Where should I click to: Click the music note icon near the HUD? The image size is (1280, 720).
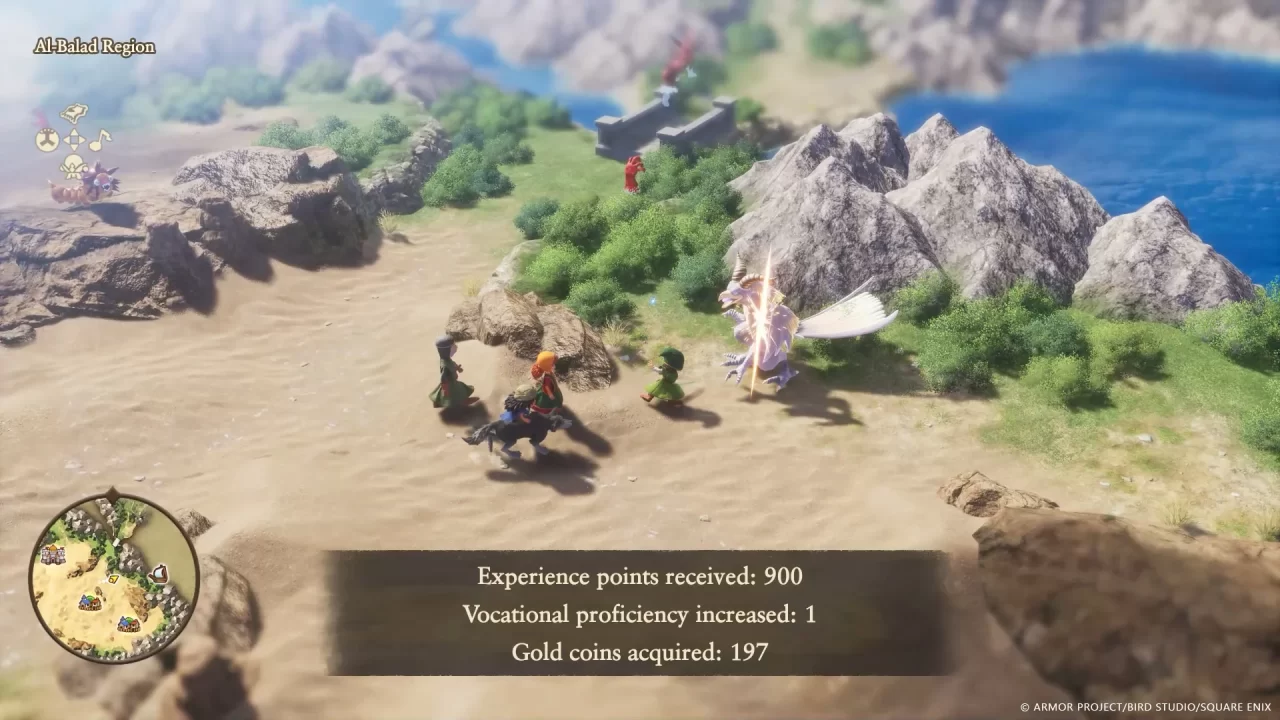click(99, 139)
